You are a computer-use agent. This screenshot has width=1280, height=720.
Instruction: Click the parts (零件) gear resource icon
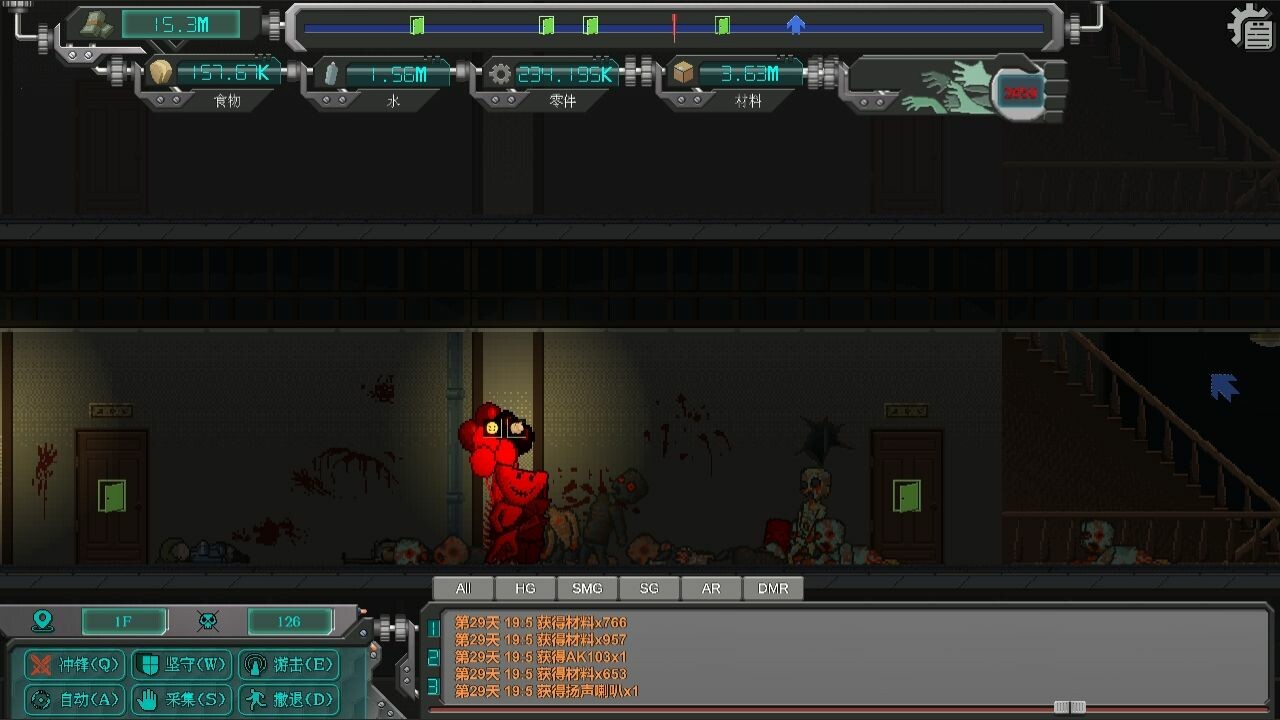pos(500,72)
